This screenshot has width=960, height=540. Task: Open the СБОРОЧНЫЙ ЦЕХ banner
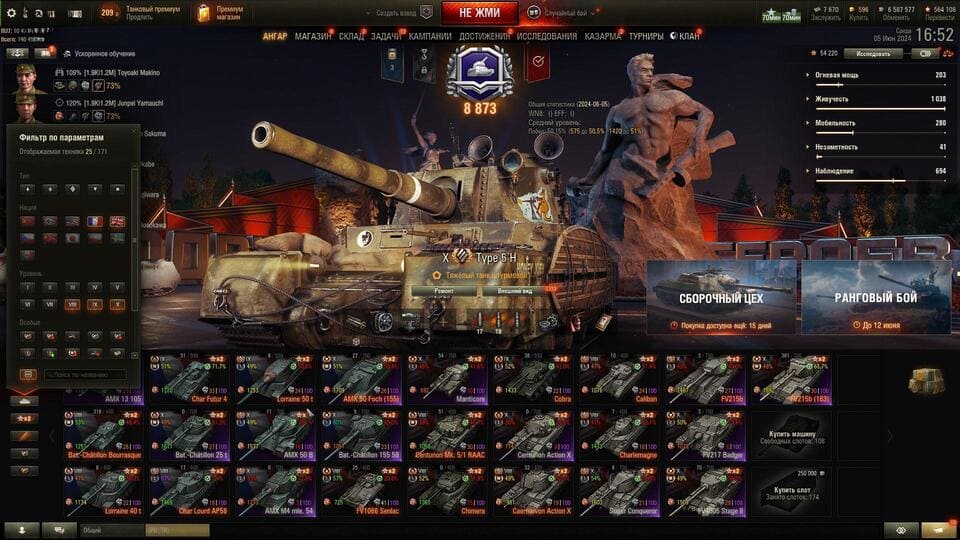[x=721, y=297]
